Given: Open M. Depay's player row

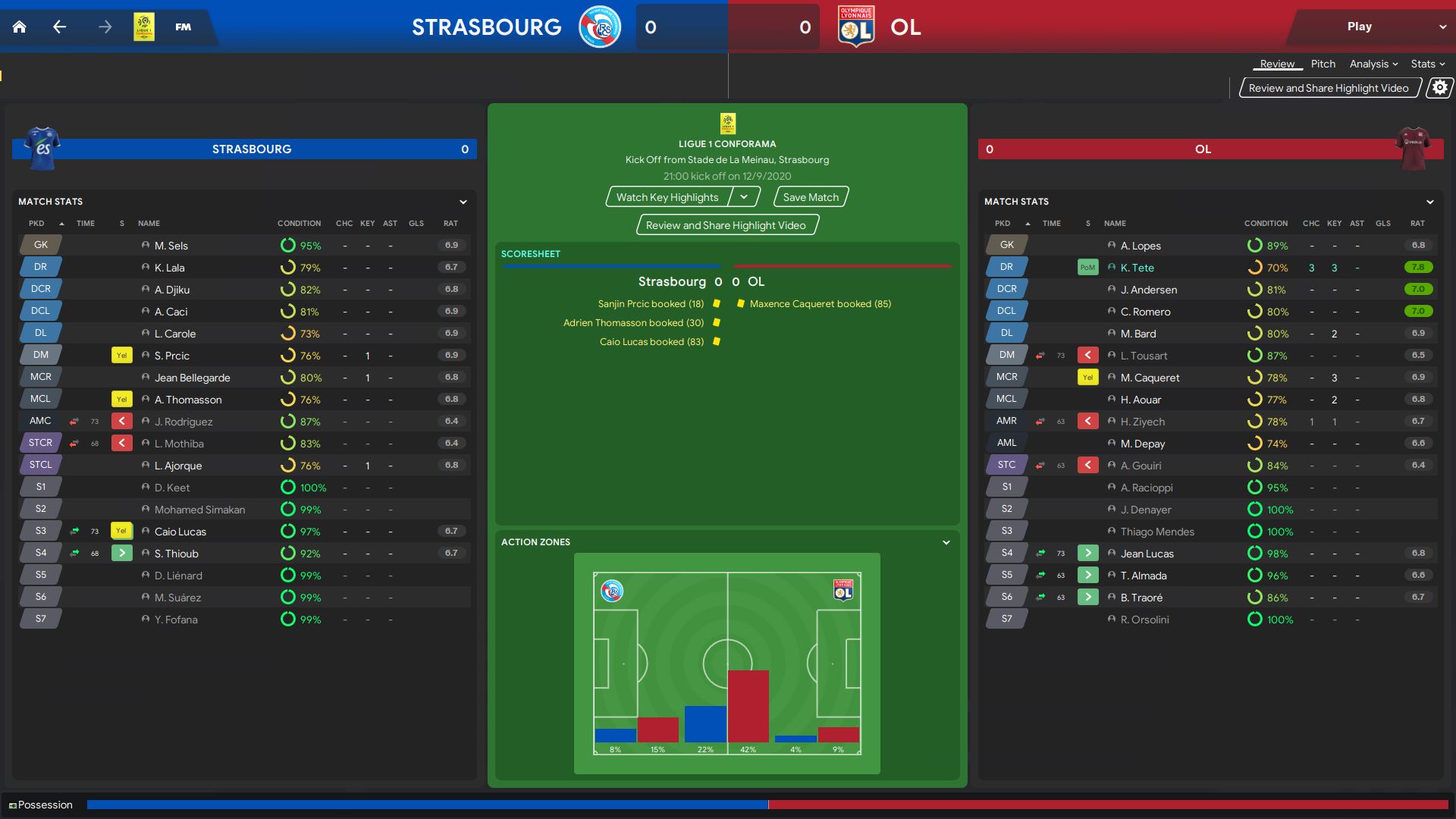Looking at the screenshot, I should click(1142, 444).
